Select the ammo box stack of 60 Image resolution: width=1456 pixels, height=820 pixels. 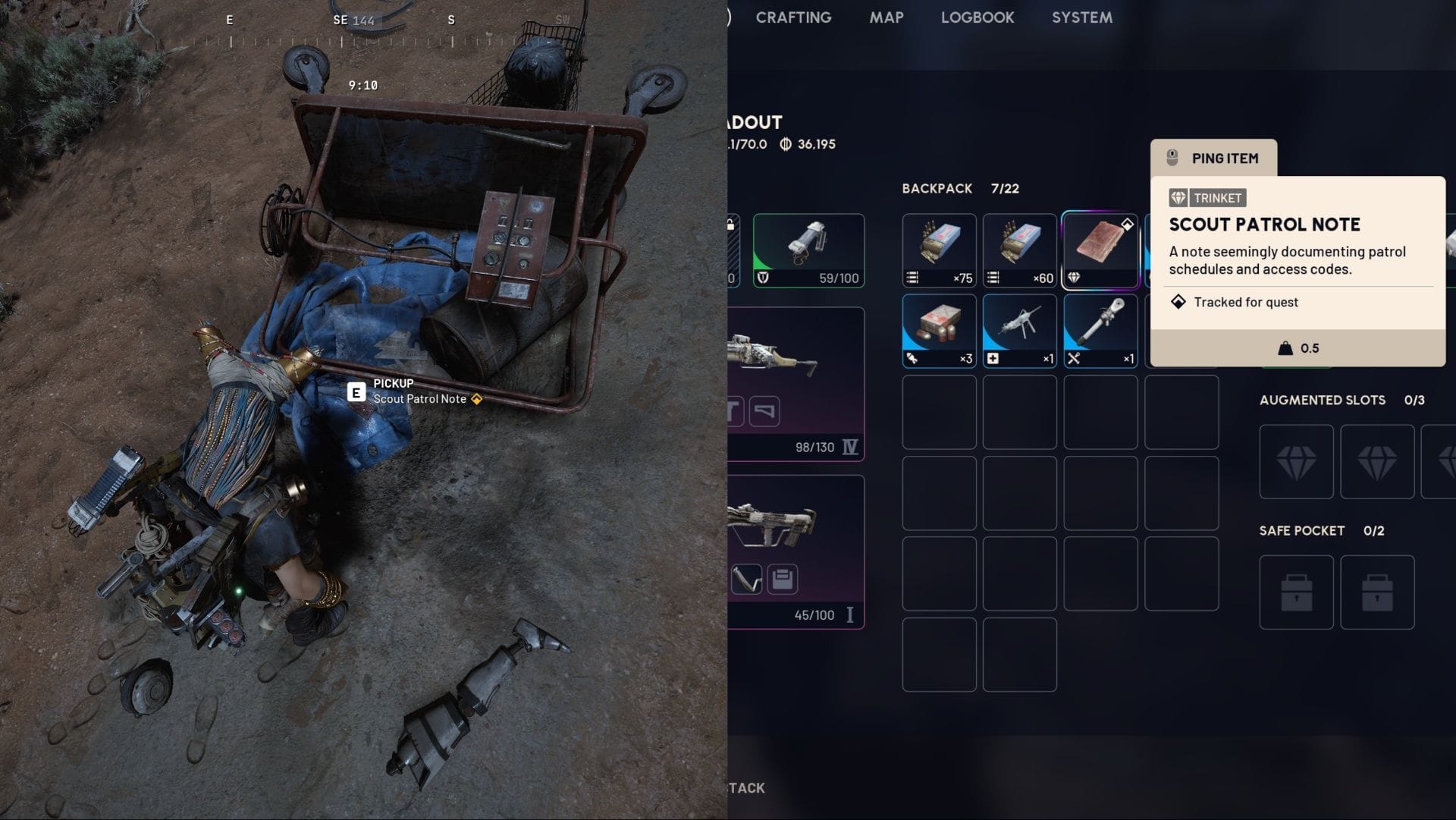1019,250
